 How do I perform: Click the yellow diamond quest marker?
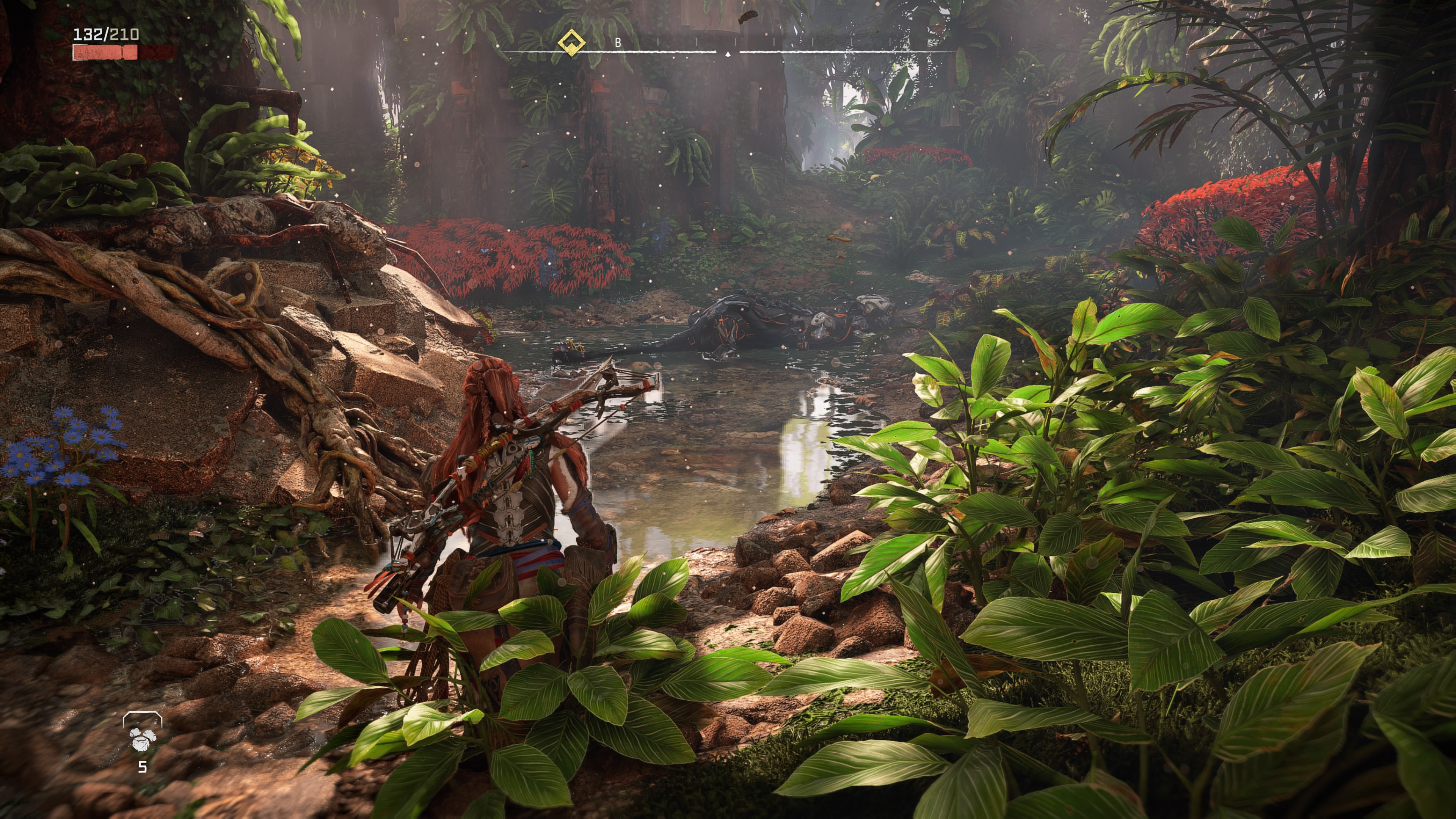coord(571,42)
